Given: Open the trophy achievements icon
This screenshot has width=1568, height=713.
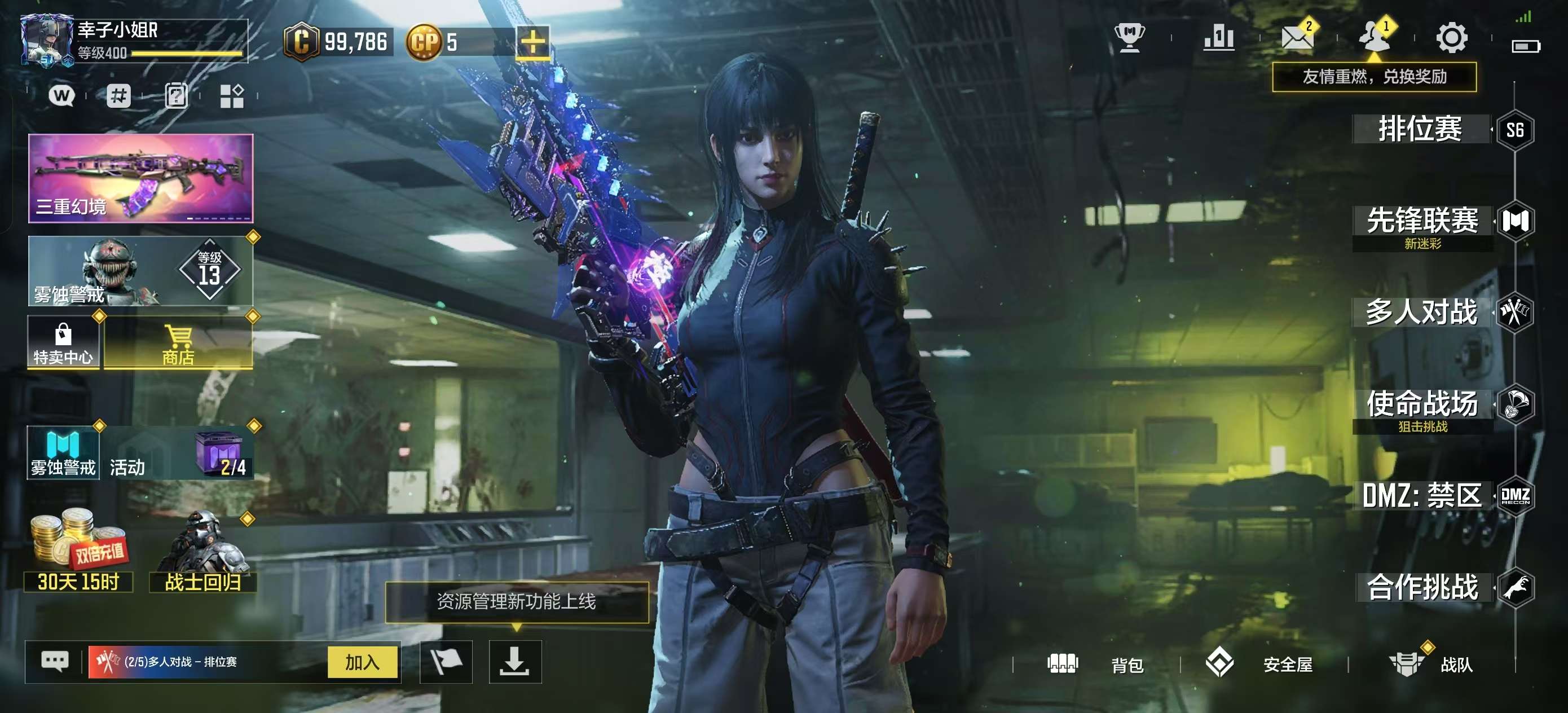Looking at the screenshot, I should tap(1130, 38).
